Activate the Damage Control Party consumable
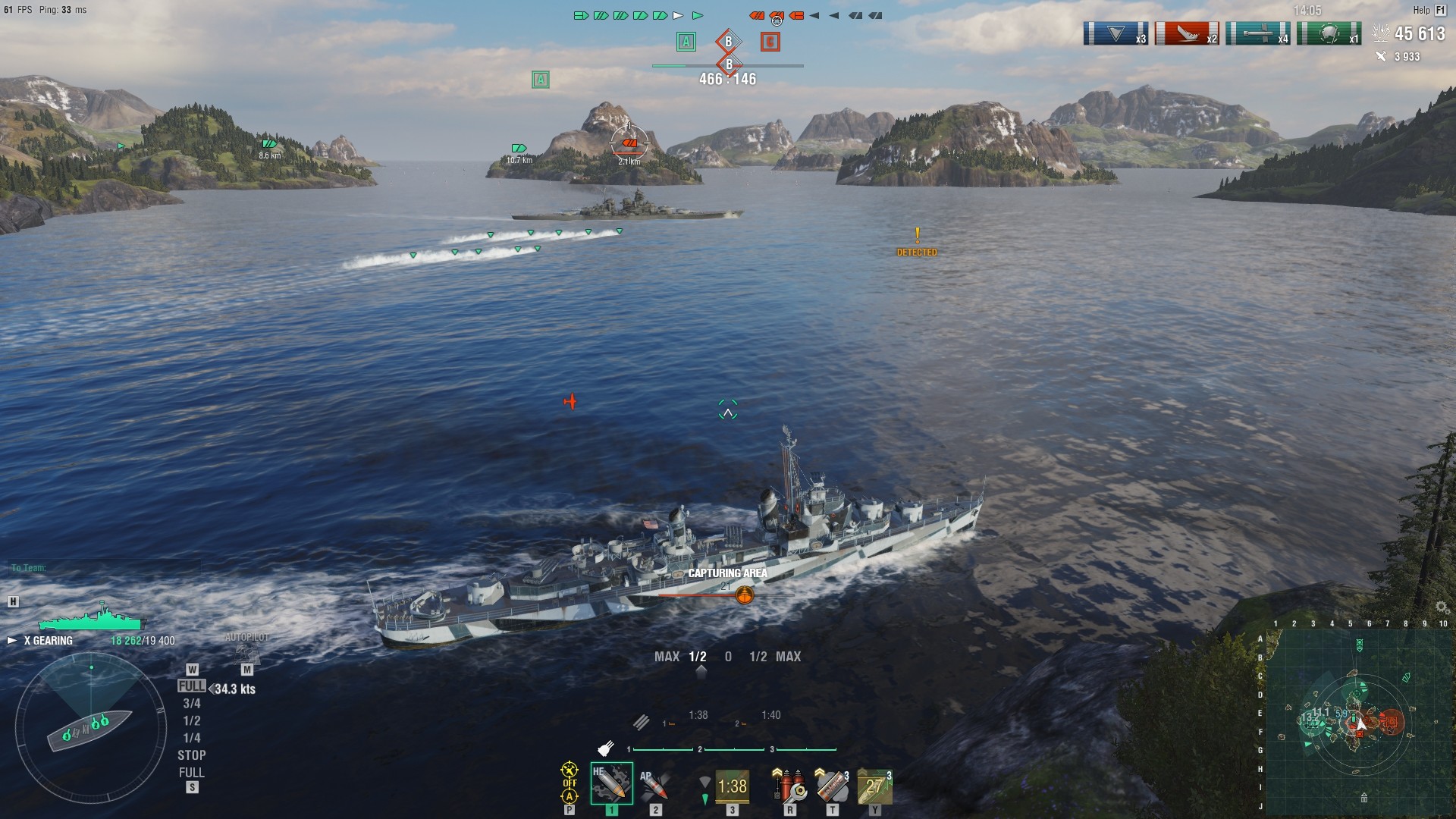This screenshot has height=819, width=1456. click(789, 786)
